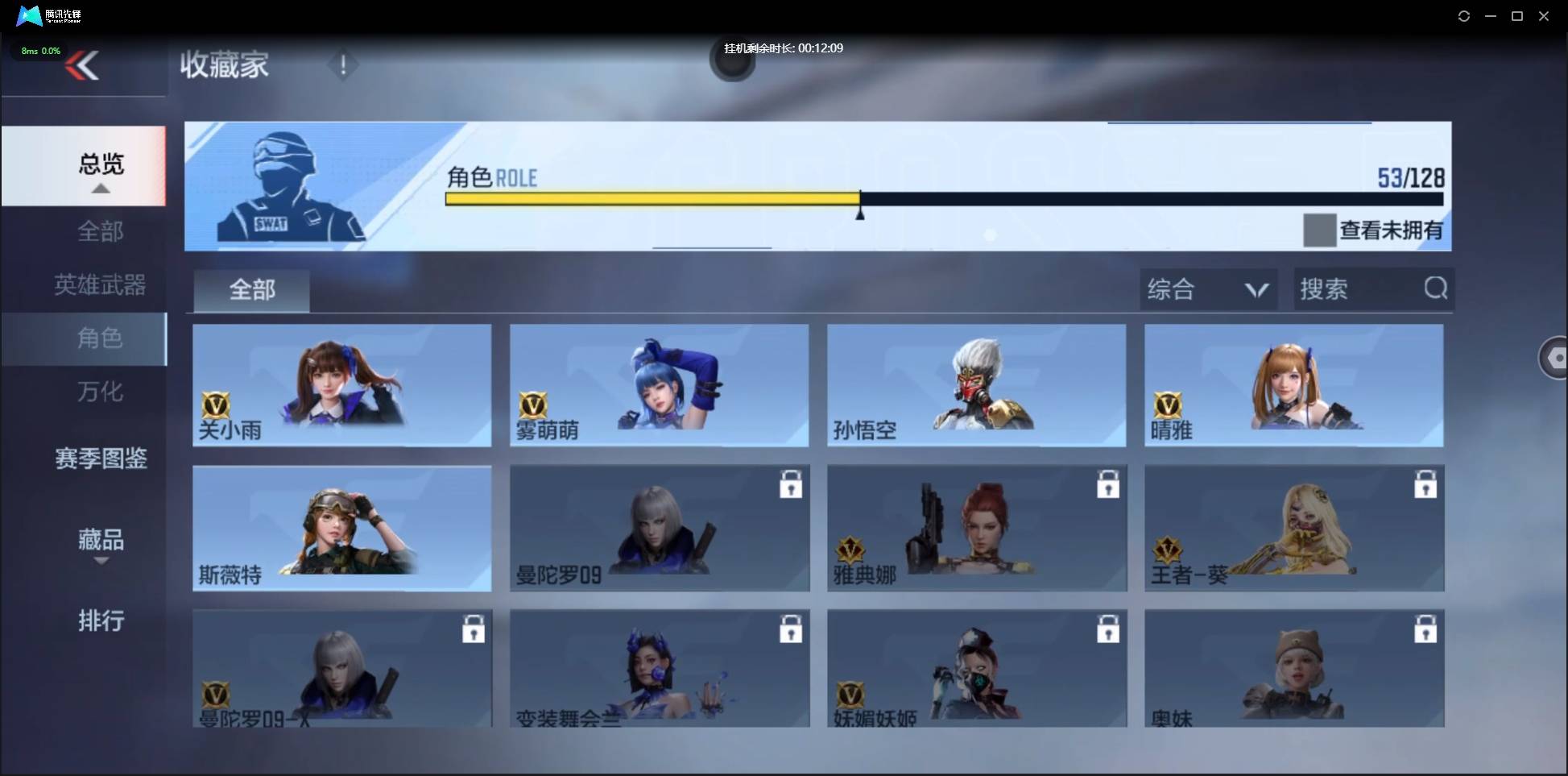This screenshot has width=1568, height=776.
Task: Open the 综合 sort dropdown
Action: pos(1207,289)
